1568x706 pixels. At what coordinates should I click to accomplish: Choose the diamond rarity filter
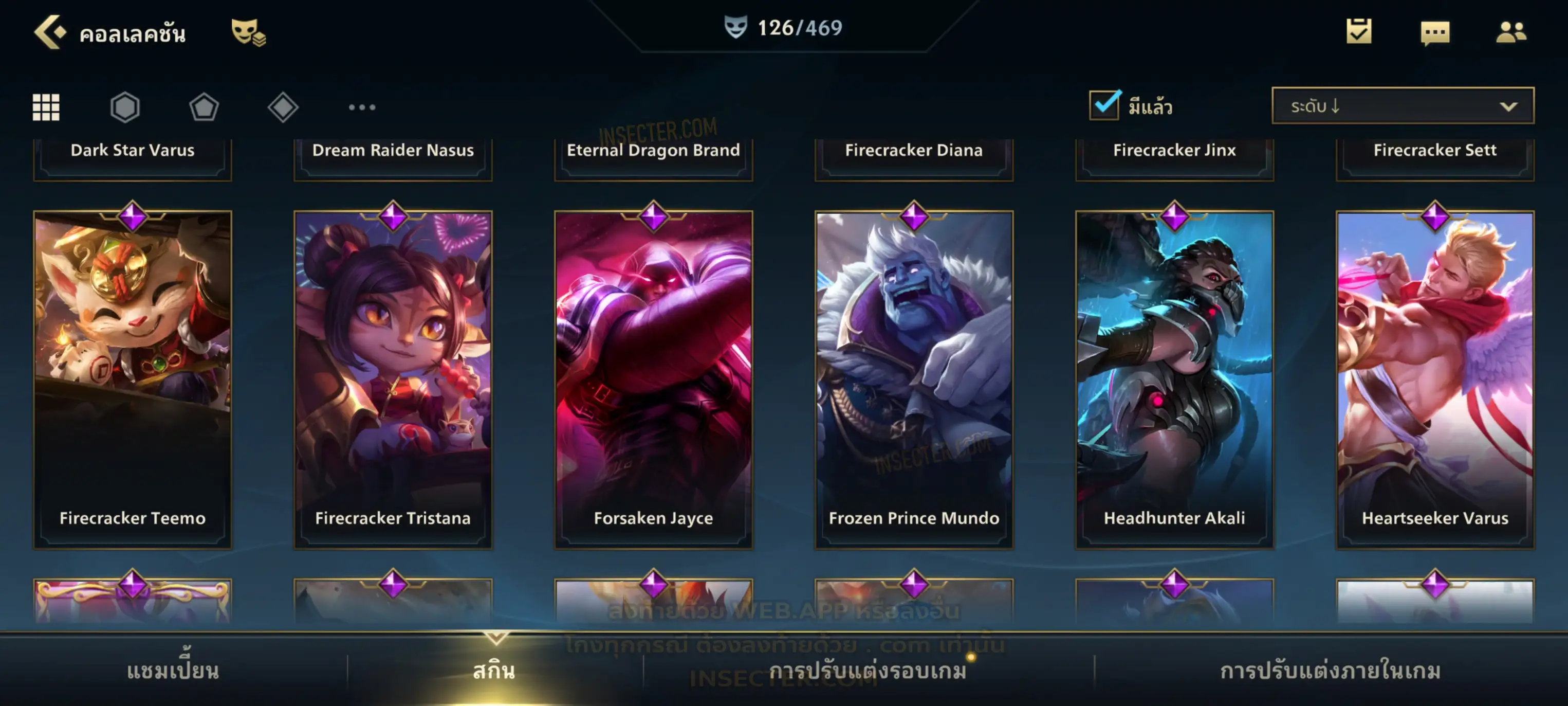click(283, 107)
